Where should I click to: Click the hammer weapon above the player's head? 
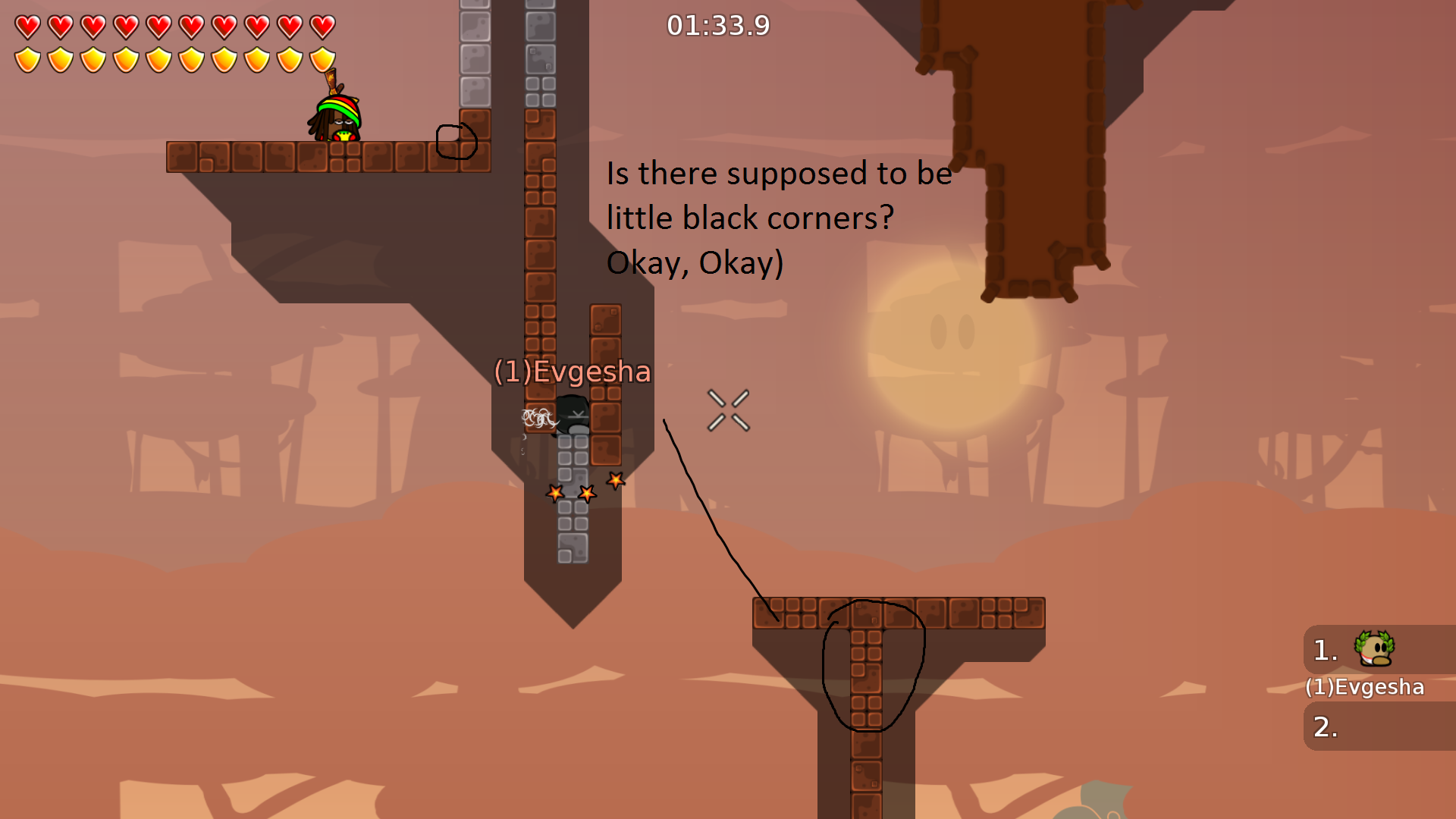pos(332,83)
